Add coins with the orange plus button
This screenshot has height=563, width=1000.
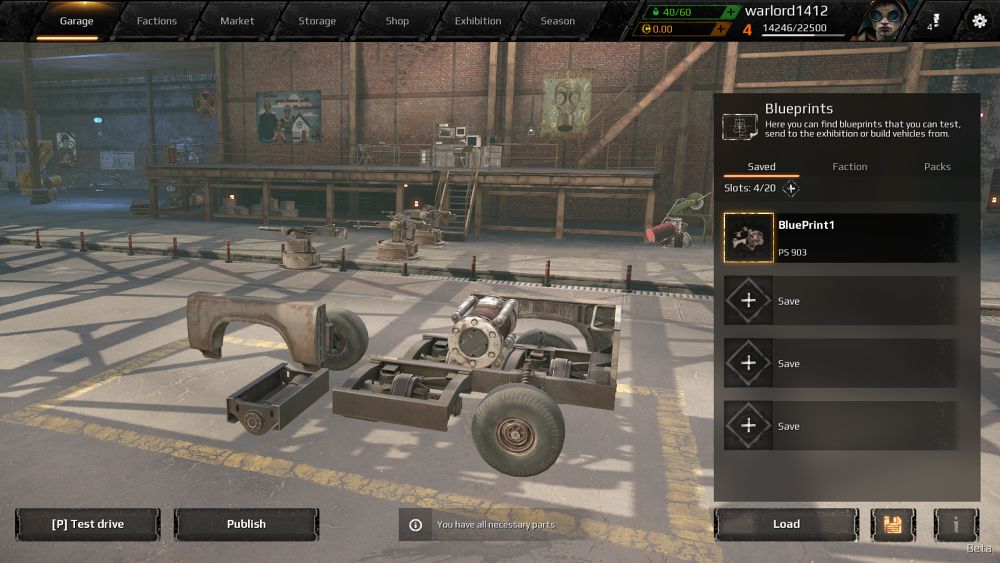tap(720, 29)
